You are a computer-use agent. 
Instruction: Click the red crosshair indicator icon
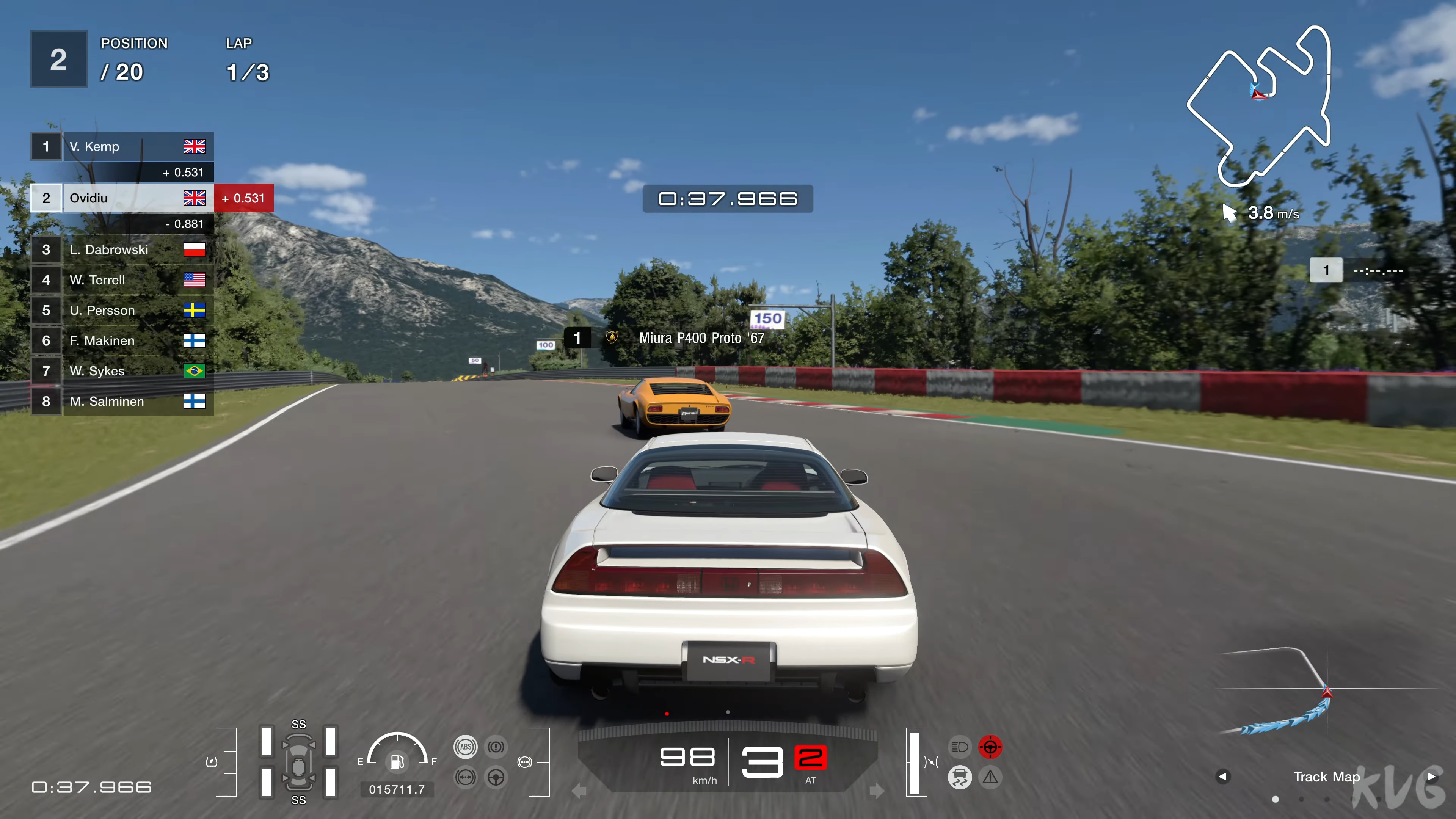(x=990, y=747)
